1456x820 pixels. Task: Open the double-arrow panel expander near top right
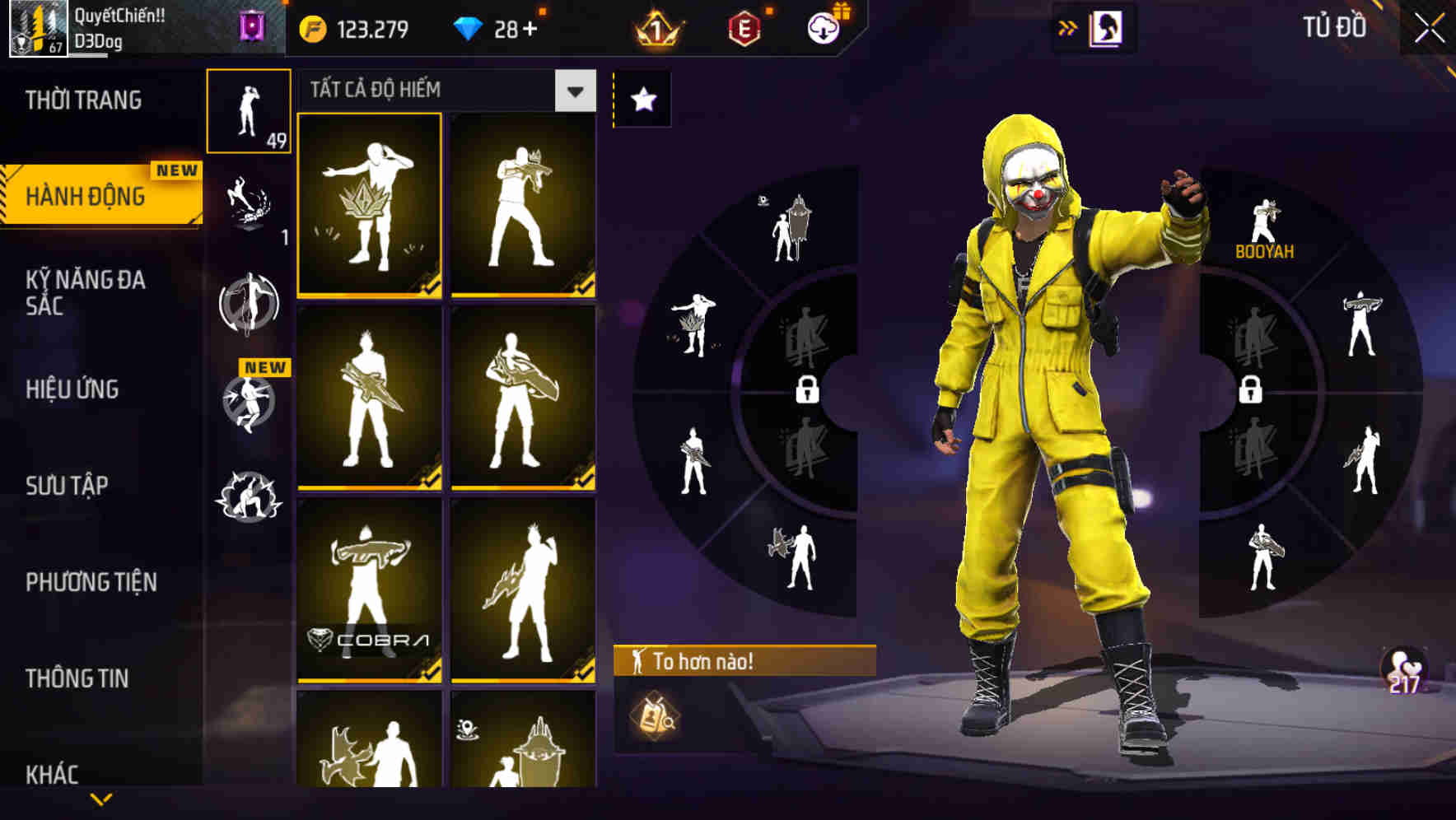pyautogui.click(x=1067, y=26)
